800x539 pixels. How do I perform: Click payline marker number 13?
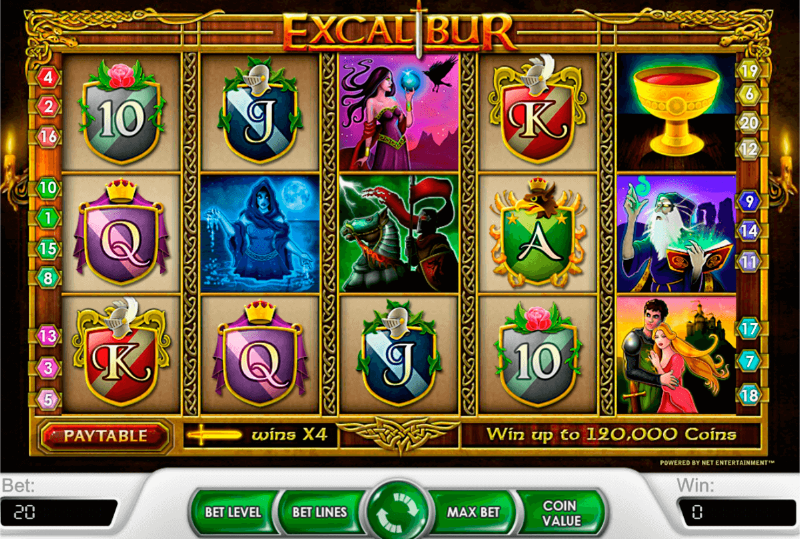point(49,336)
